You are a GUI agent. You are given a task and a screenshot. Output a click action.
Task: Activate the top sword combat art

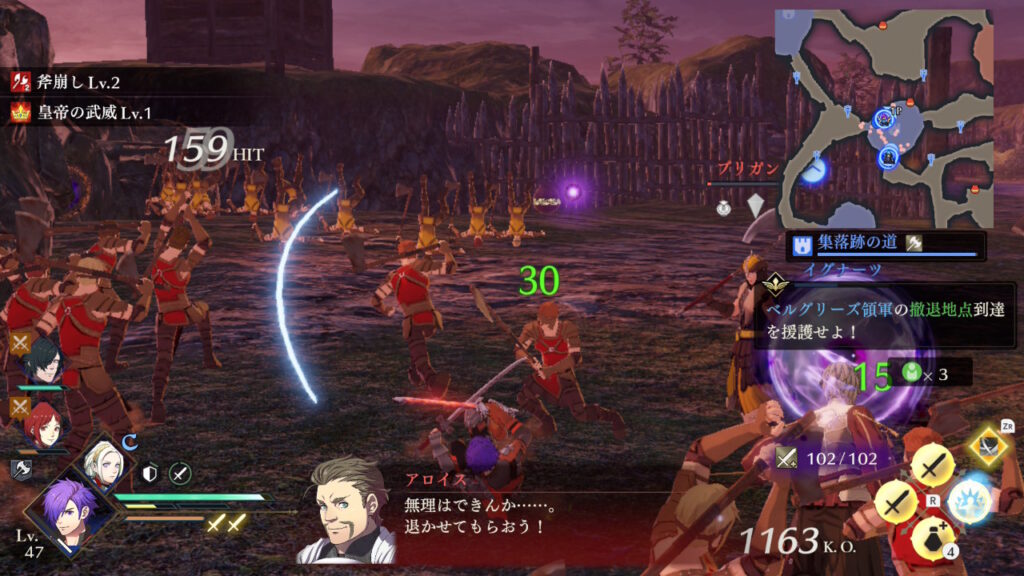coord(932,464)
